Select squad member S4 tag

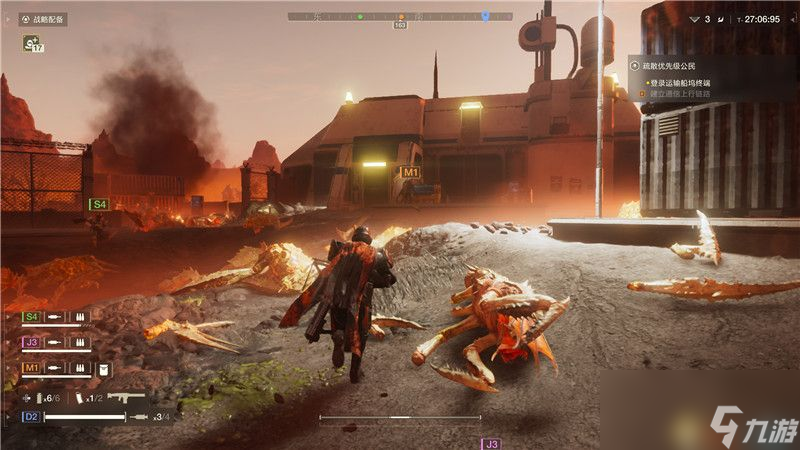pos(32,317)
